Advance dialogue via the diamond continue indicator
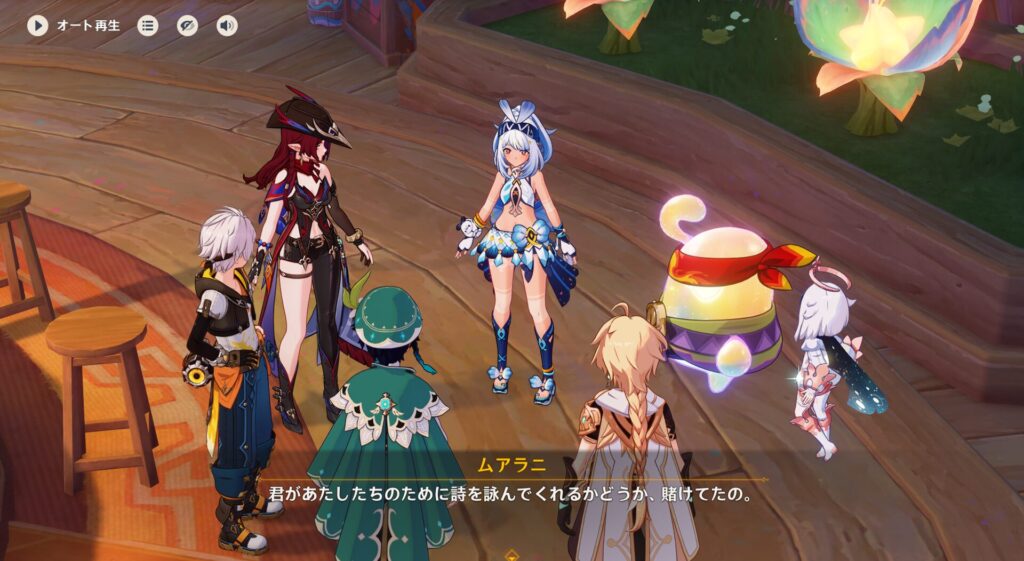The width and height of the screenshot is (1024, 561). [512, 553]
